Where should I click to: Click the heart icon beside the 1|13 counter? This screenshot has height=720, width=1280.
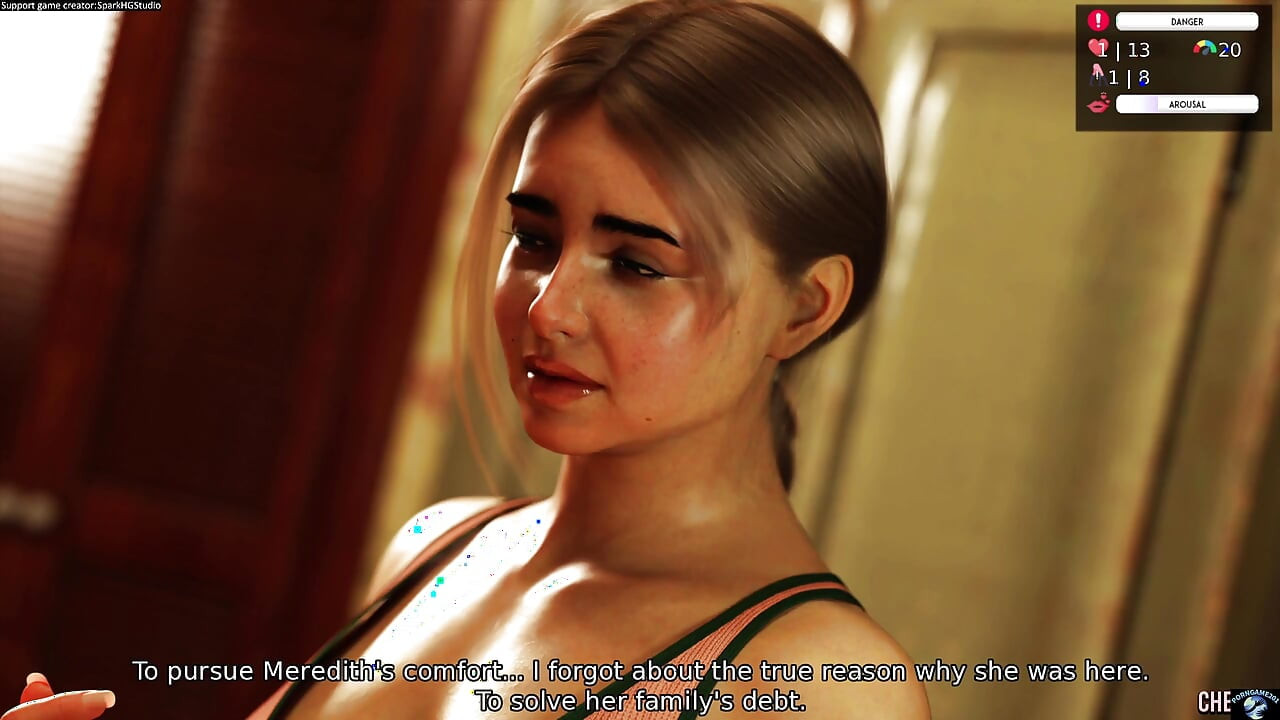[x=1096, y=48]
